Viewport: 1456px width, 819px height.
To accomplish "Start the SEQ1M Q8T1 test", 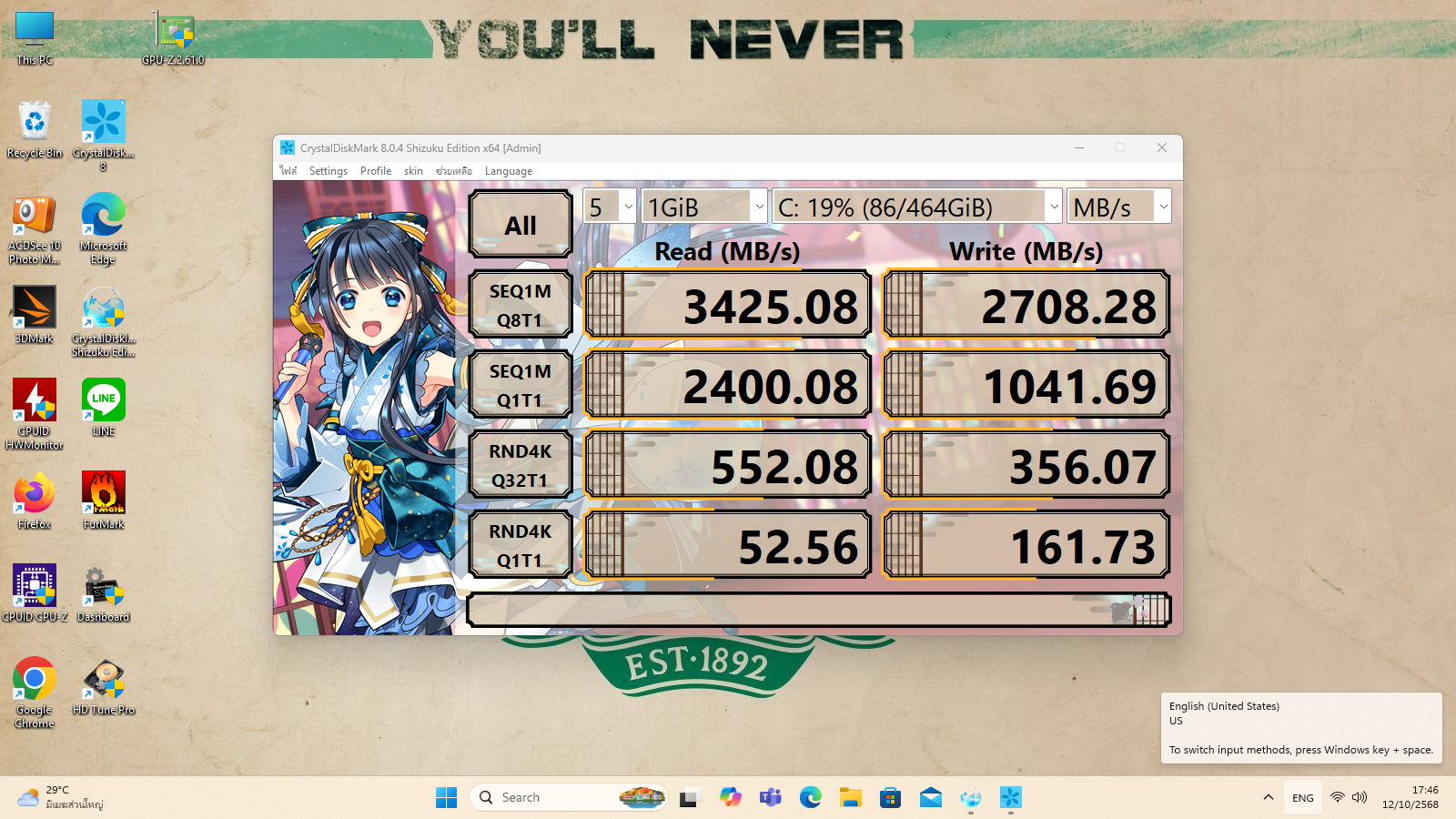I will 521,305.
